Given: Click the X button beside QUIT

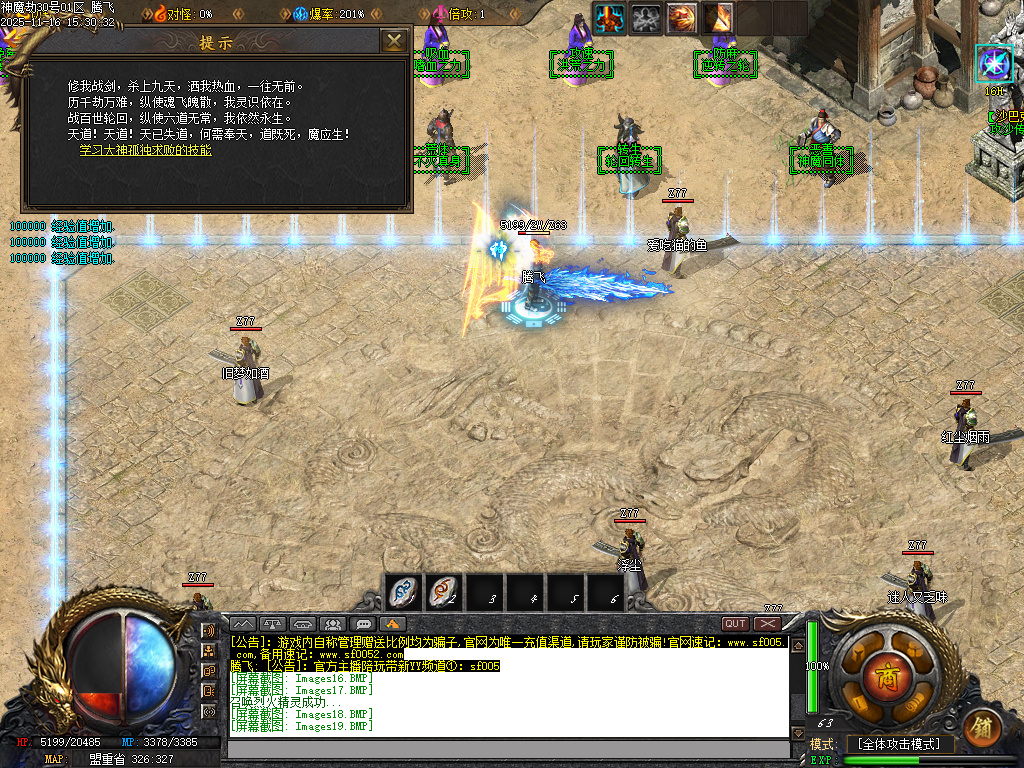Looking at the screenshot, I should [x=768, y=624].
